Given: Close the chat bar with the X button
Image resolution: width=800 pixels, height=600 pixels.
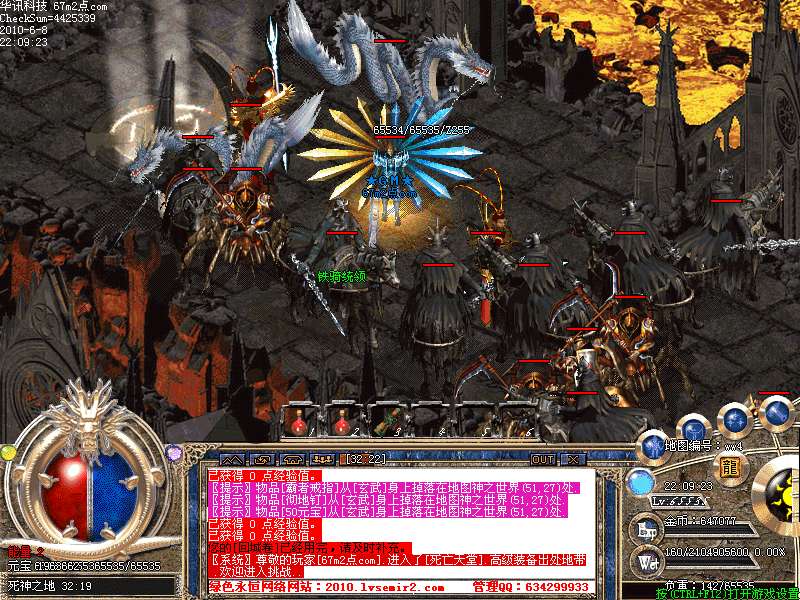Looking at the screenshot, I should click(573, 459).
